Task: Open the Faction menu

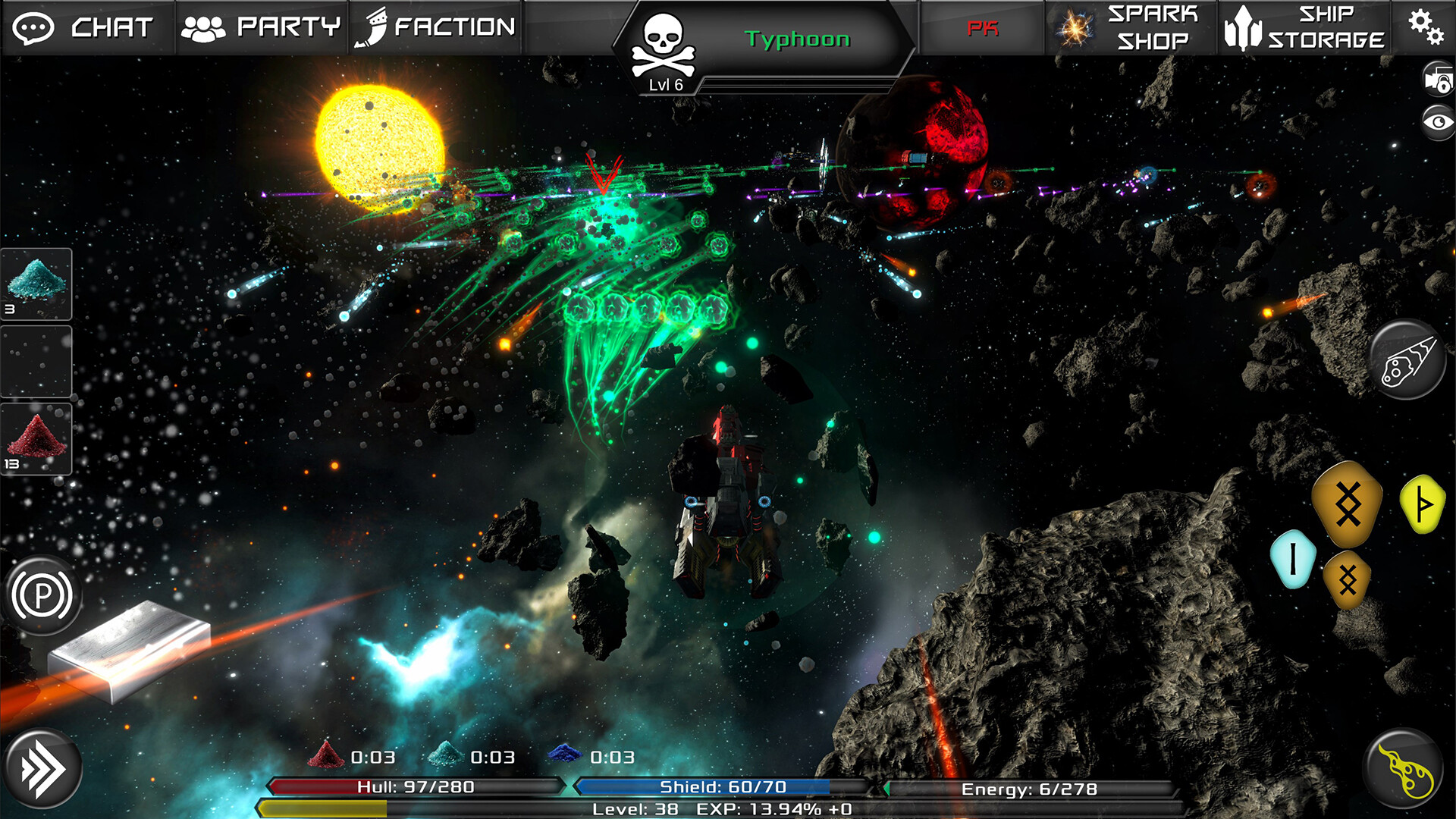Action: point(435,27)
